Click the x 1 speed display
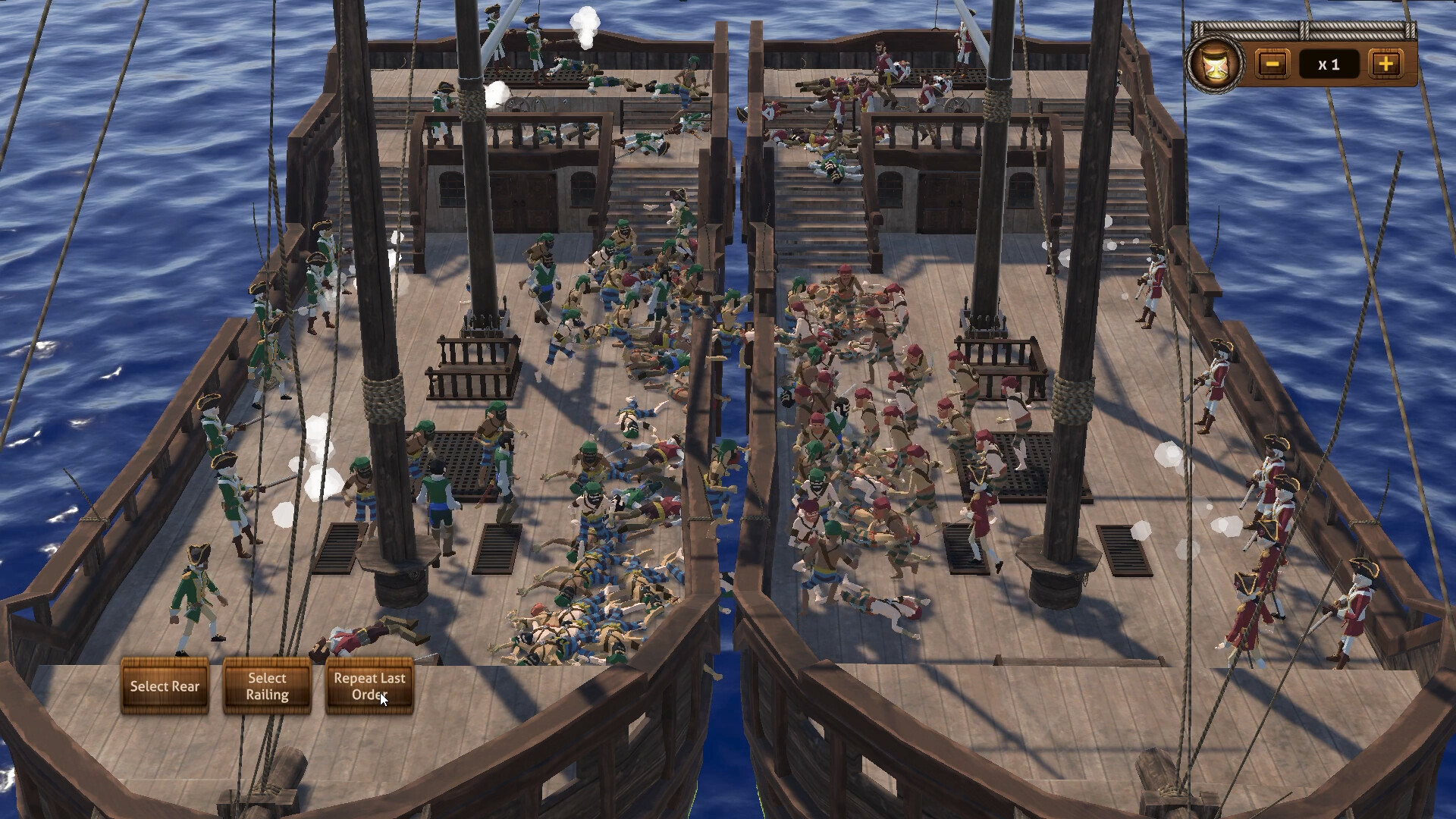Viewport: 1456px width, 819px height. [x=1330, y=64]
